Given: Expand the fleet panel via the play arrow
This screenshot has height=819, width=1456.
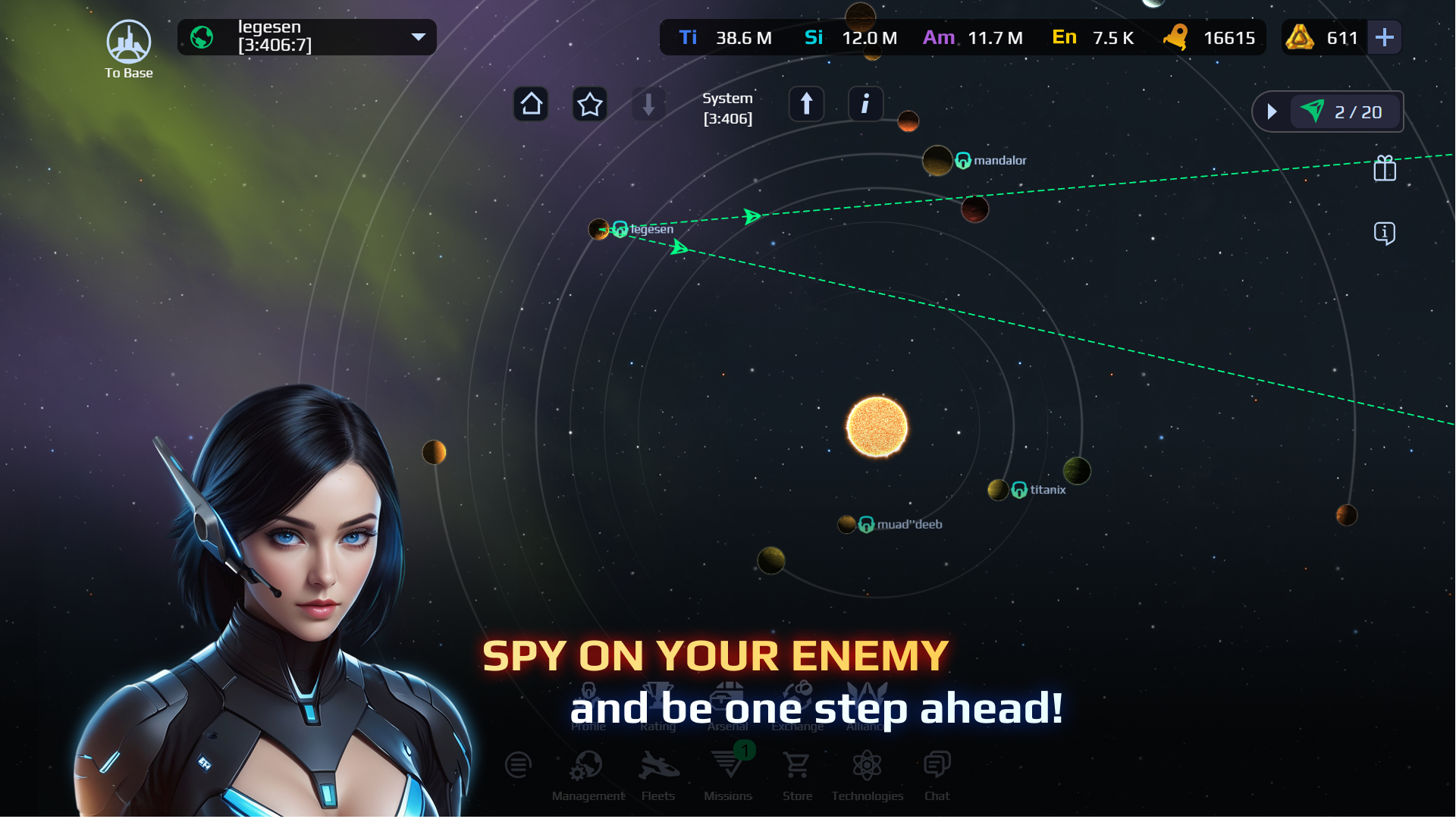Looking at the screenshot, I should [1272, 111].
